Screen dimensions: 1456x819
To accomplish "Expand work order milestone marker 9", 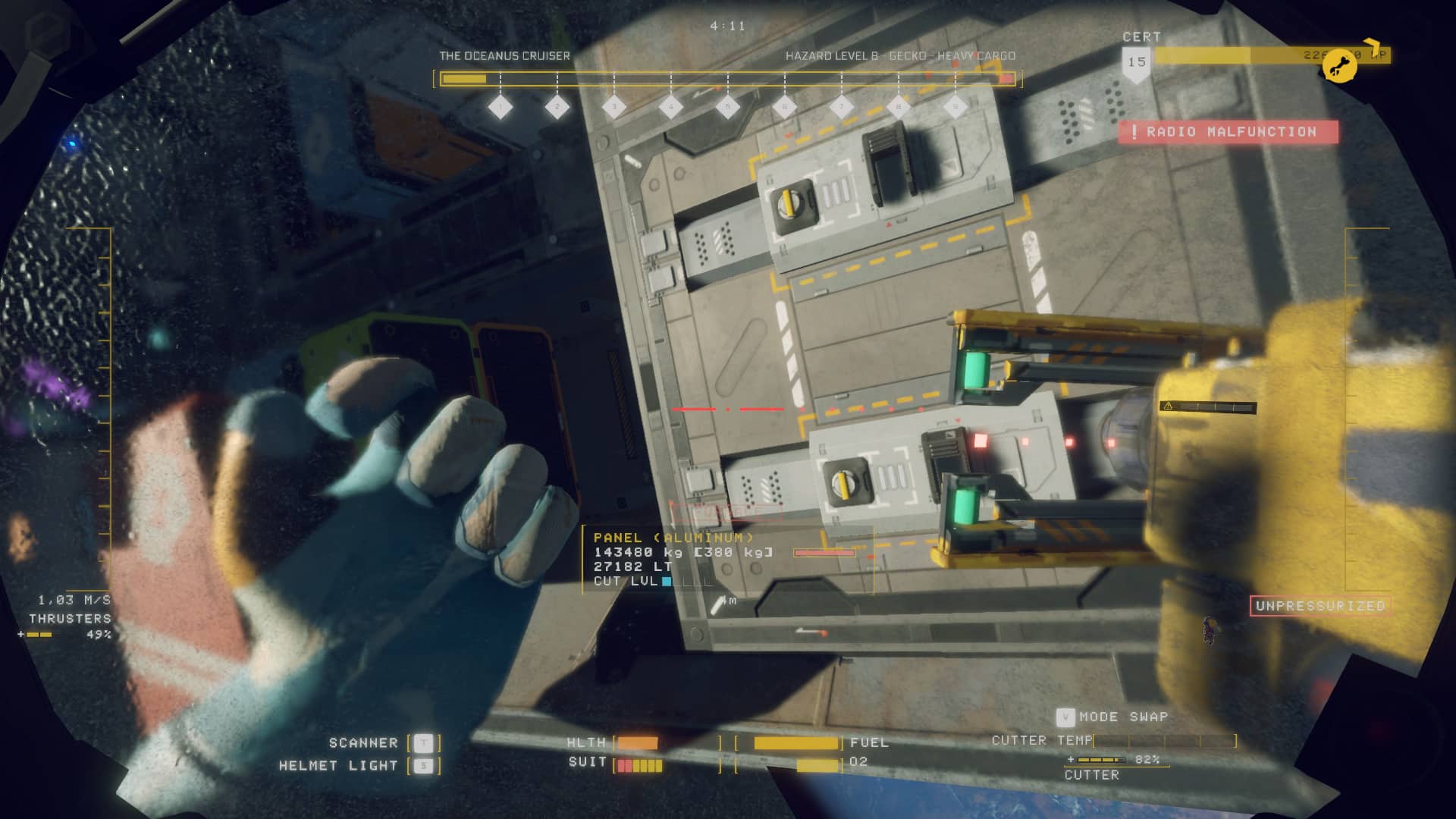I will click(956, 107).
